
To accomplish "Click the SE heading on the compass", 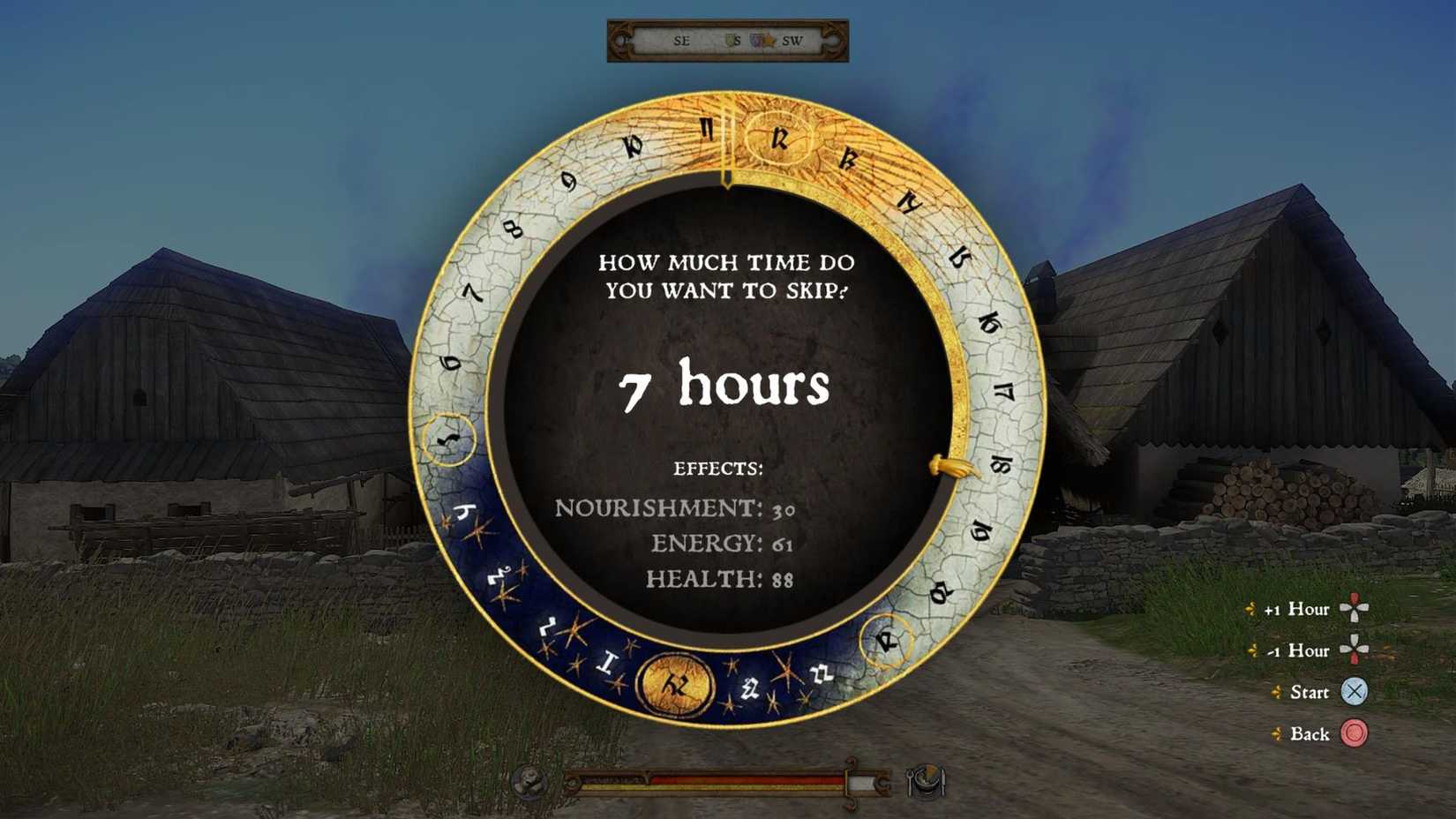I will pos(681,41).
